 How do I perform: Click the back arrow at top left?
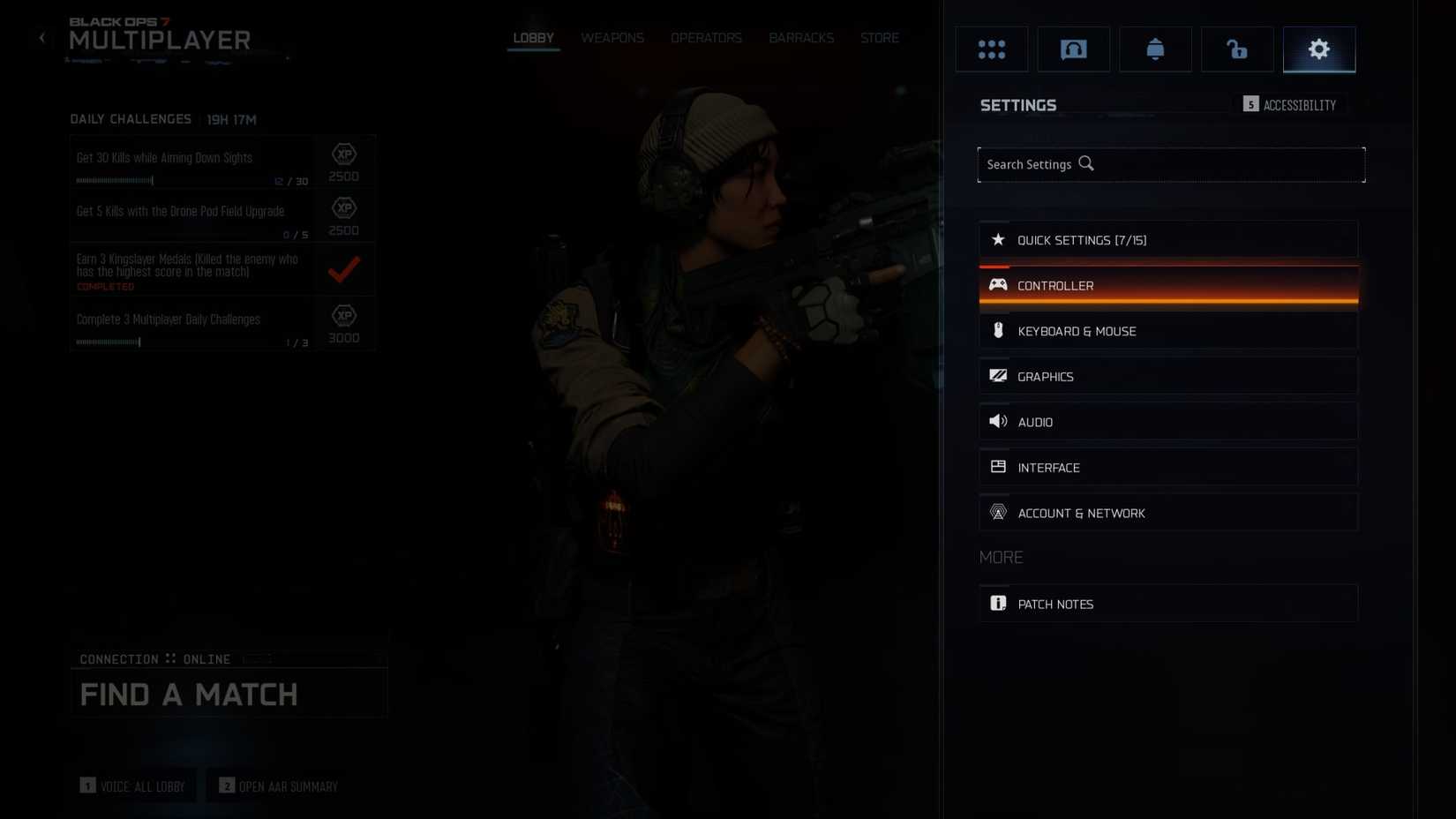[41, 37]
